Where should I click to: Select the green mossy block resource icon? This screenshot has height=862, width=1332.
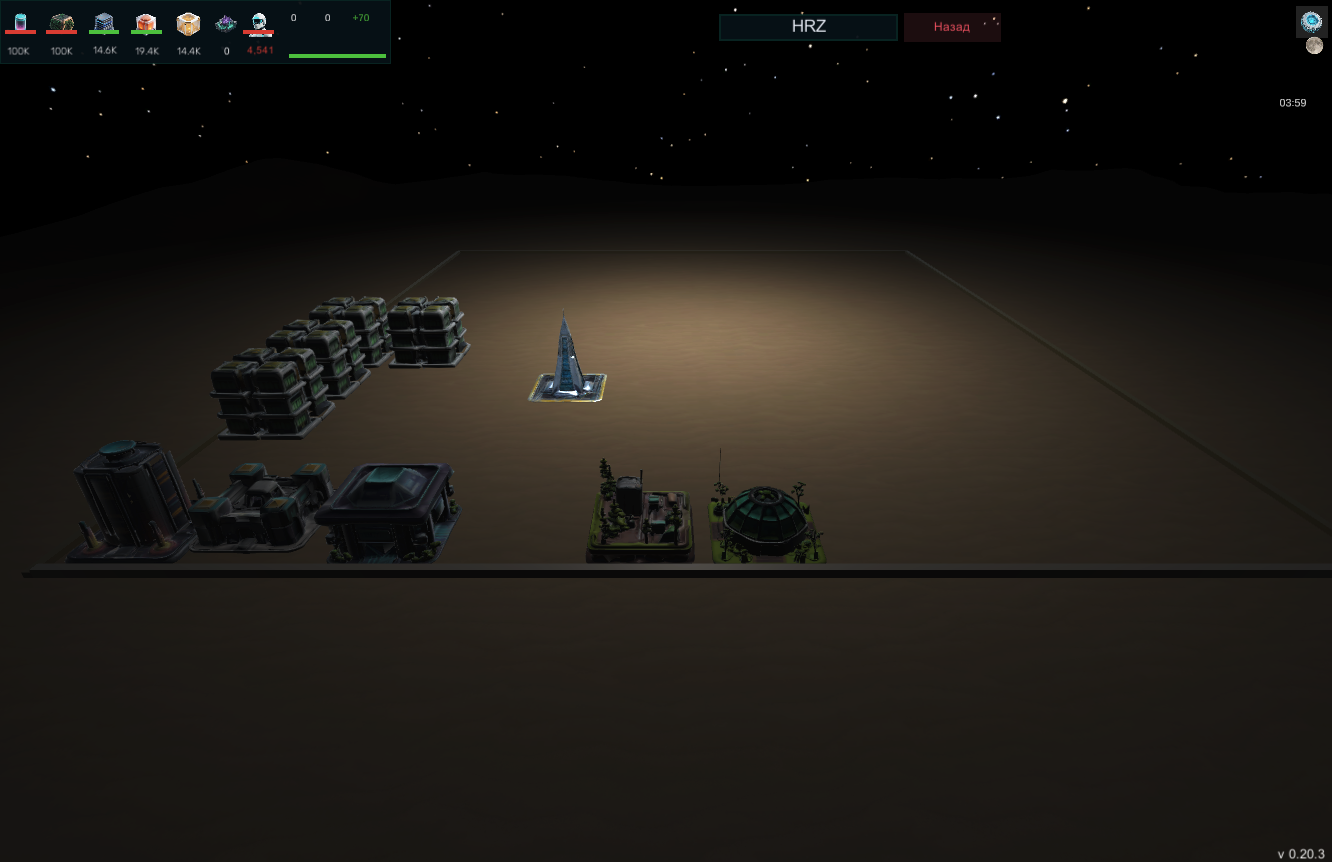[62, 24]
